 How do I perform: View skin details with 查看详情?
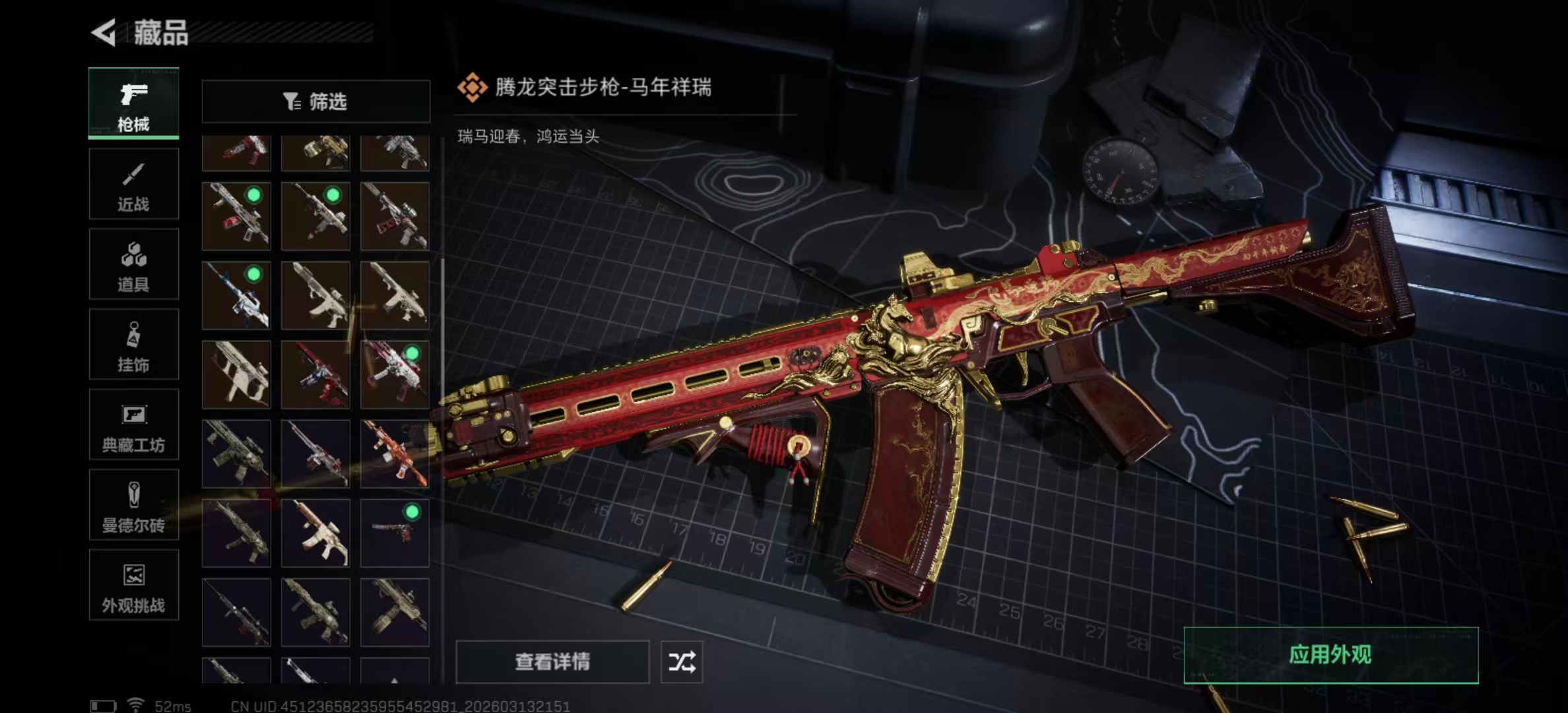pos(552,662)
